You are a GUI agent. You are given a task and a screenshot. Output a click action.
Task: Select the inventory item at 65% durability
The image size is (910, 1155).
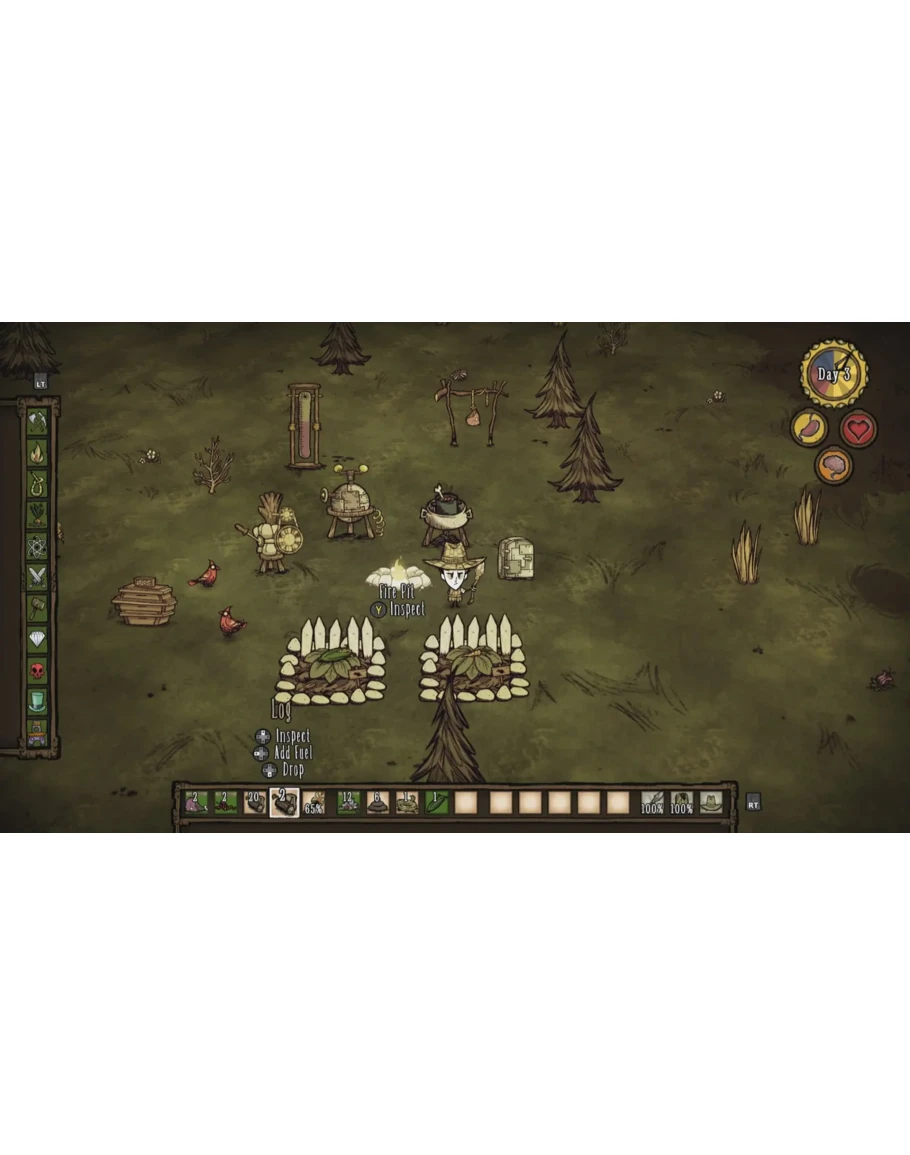click(314, 802)
